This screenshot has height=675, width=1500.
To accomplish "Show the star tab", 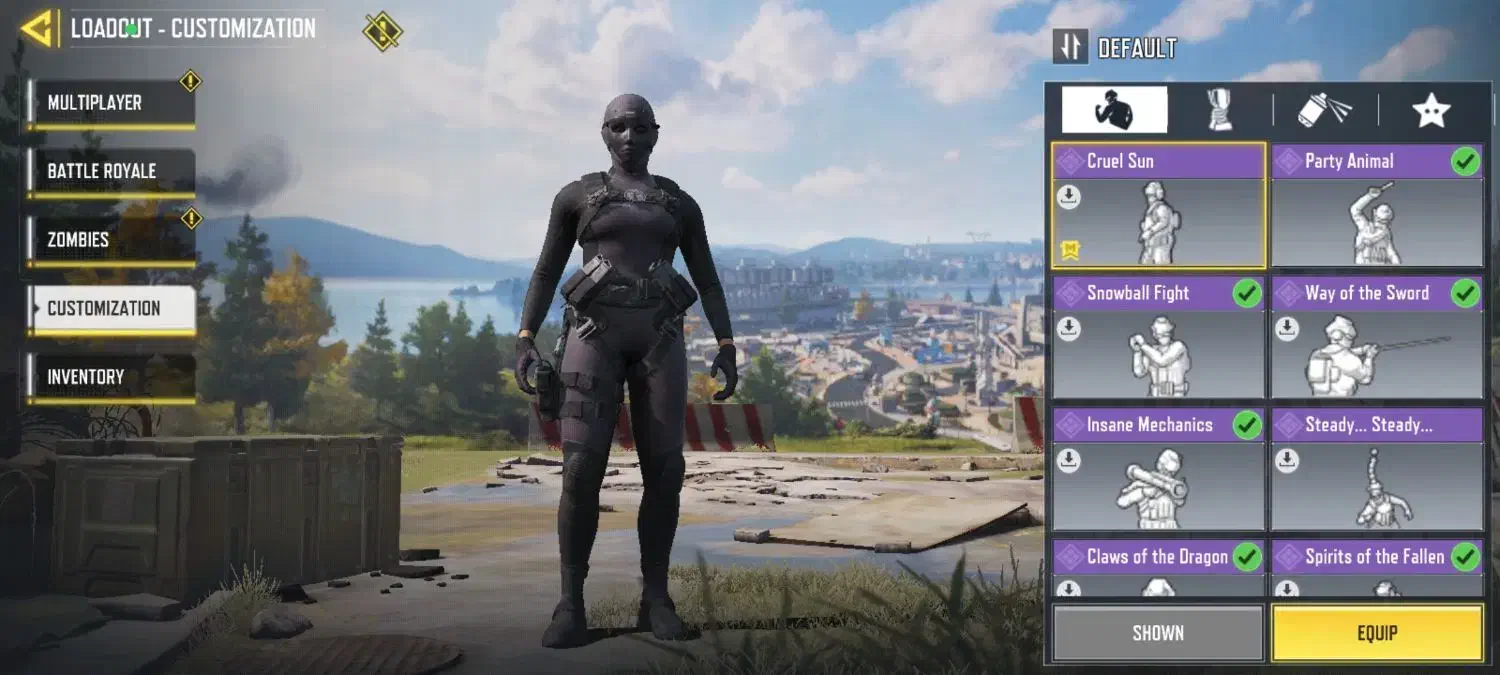I will click(x=1431, y=110).
